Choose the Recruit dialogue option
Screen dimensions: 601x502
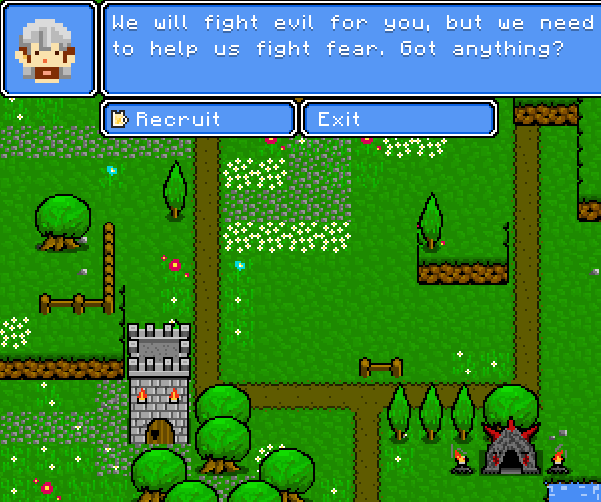pyautogui.click(x=198, y=119)
